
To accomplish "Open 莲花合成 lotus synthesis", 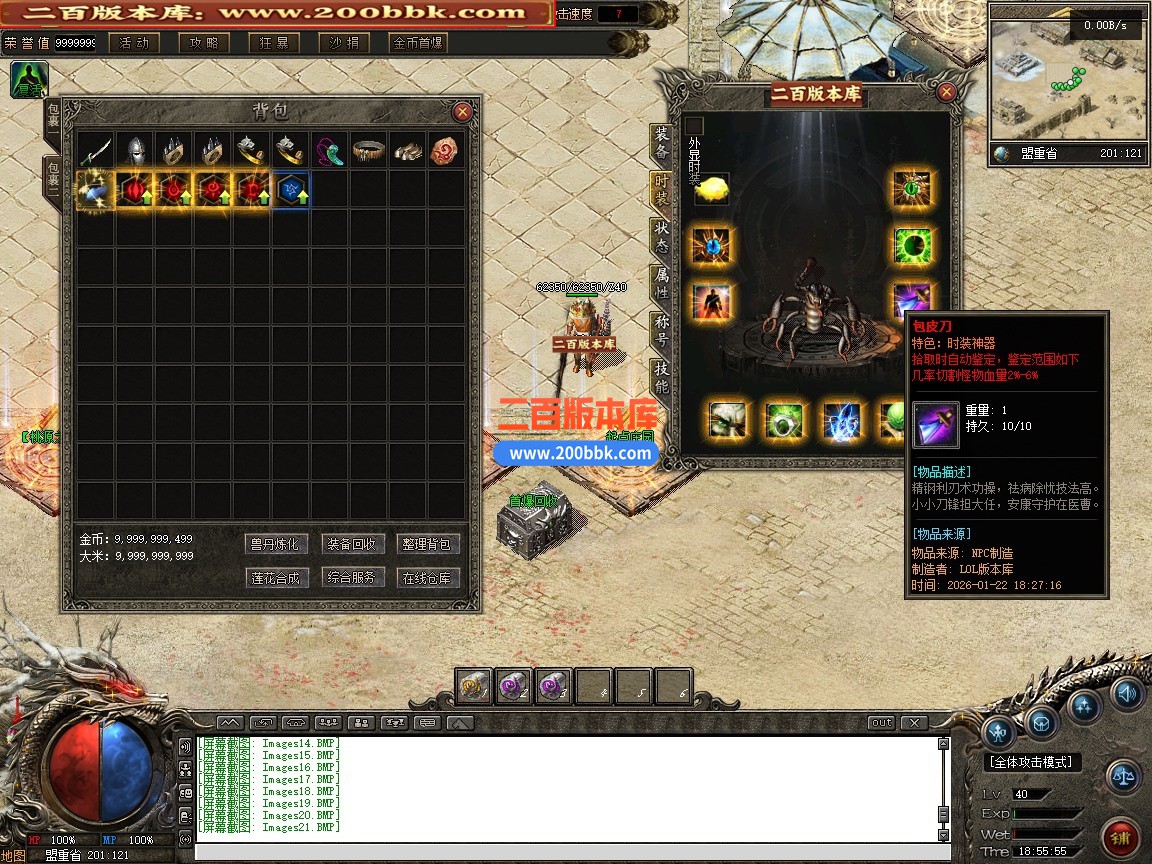I will click(274, 578).
